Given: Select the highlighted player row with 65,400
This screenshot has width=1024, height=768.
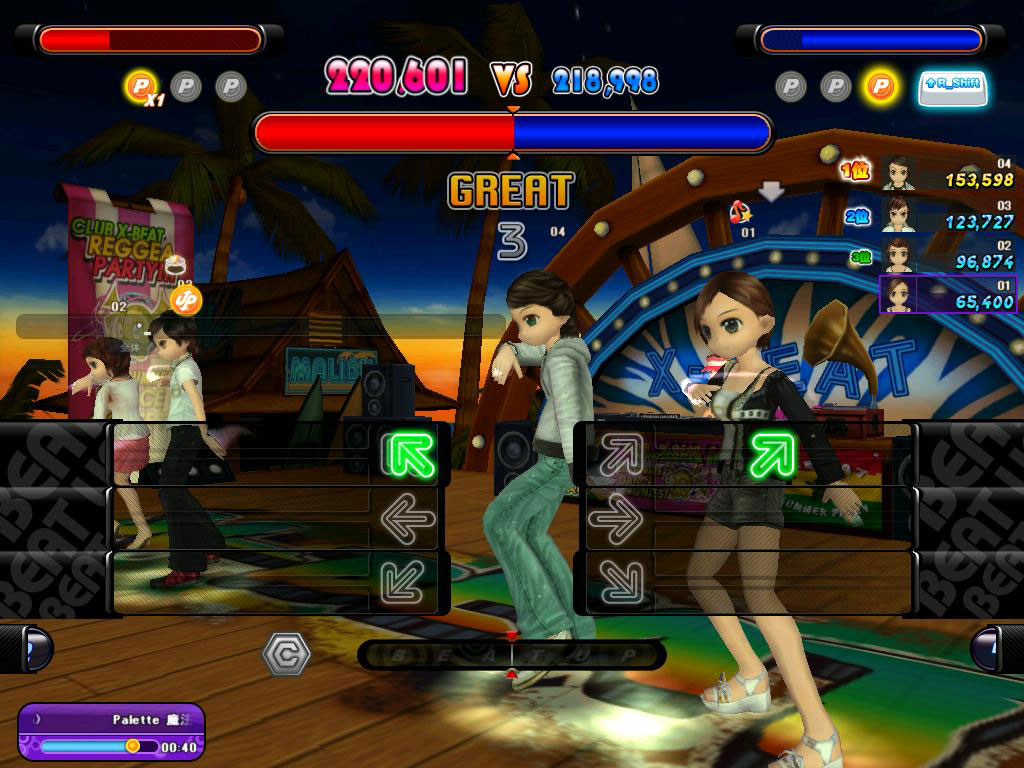Looking at the screenshot, I should click(x=947, y=295).
